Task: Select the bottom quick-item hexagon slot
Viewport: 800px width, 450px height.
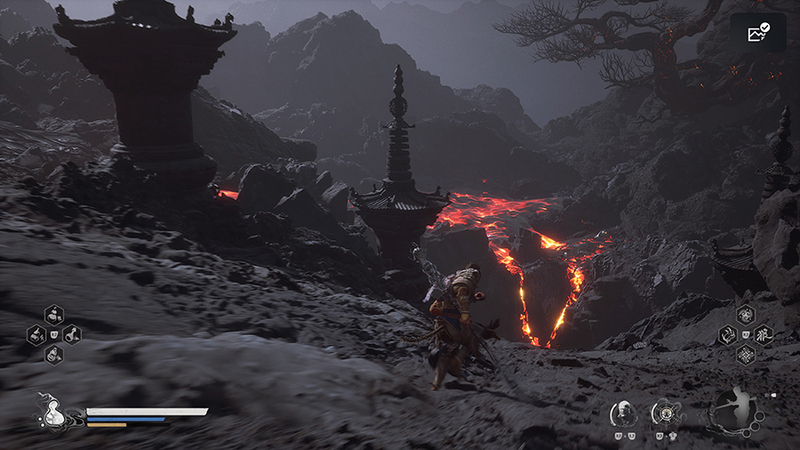Action: click(x=53, y=353)
